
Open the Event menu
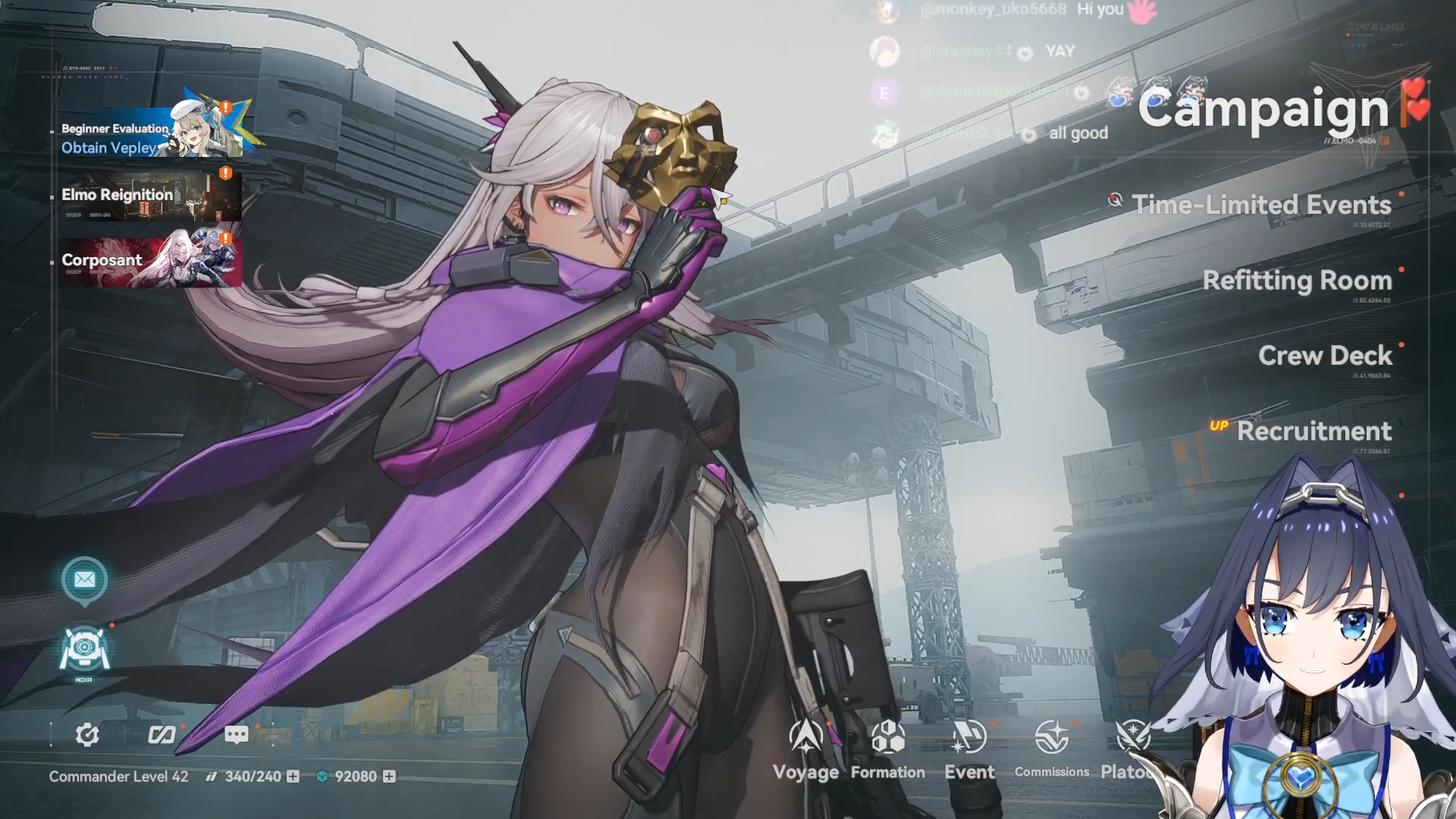pos(969,749)
